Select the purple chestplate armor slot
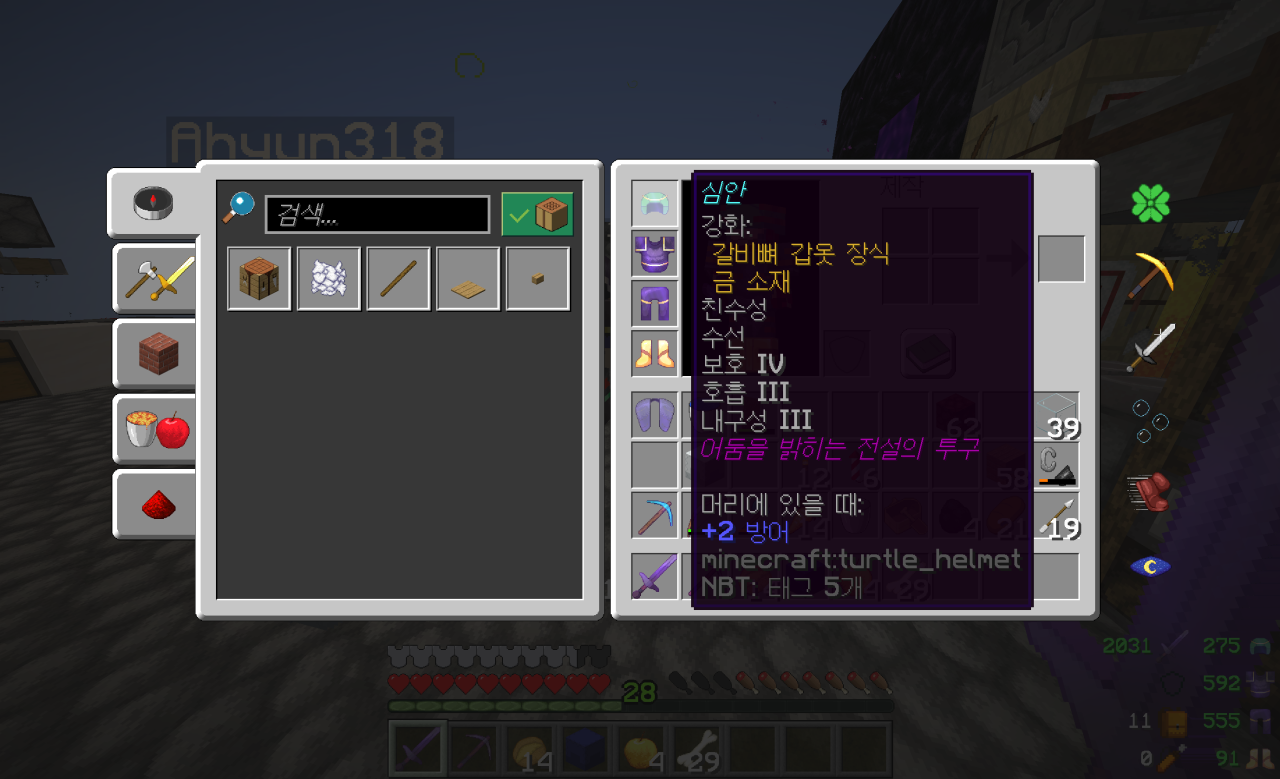Image resolution: width=1280 pixels, height=779 pixels. (x=655, y=254)
